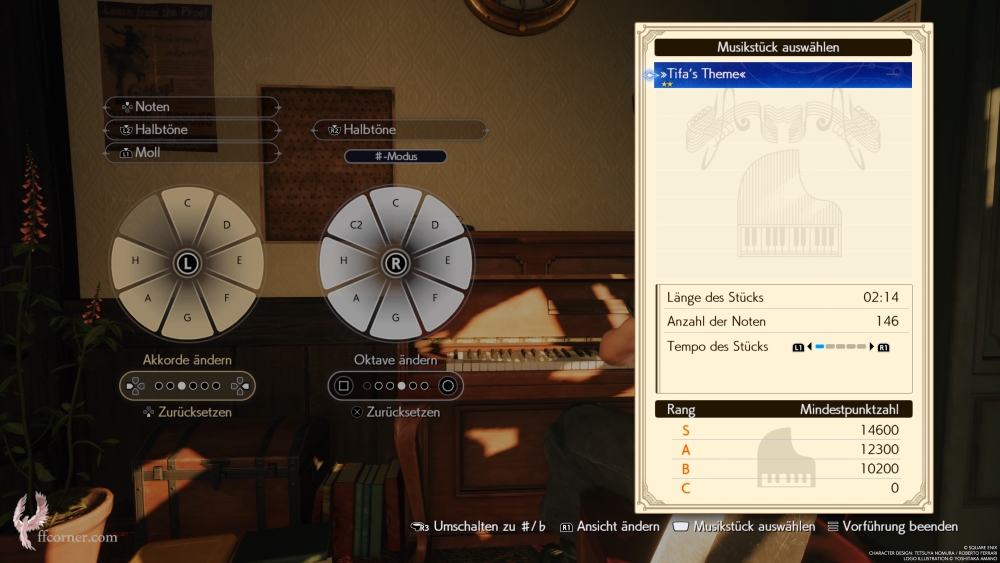Play the C2 note on the R wheel
Image resolution: width=1000 pixels, height=563 pixels.
pos(356,225)
